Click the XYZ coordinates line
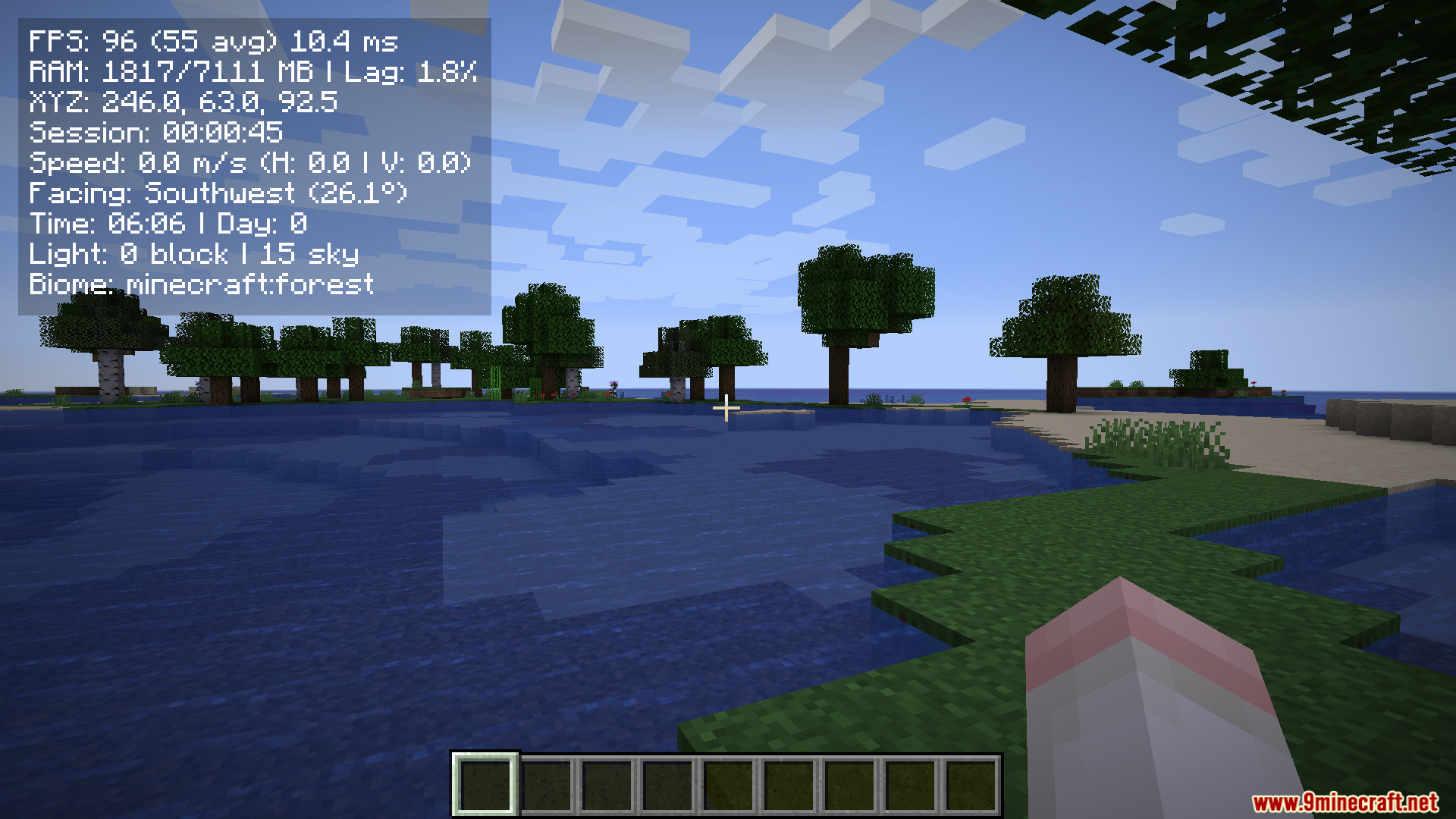 184,101
